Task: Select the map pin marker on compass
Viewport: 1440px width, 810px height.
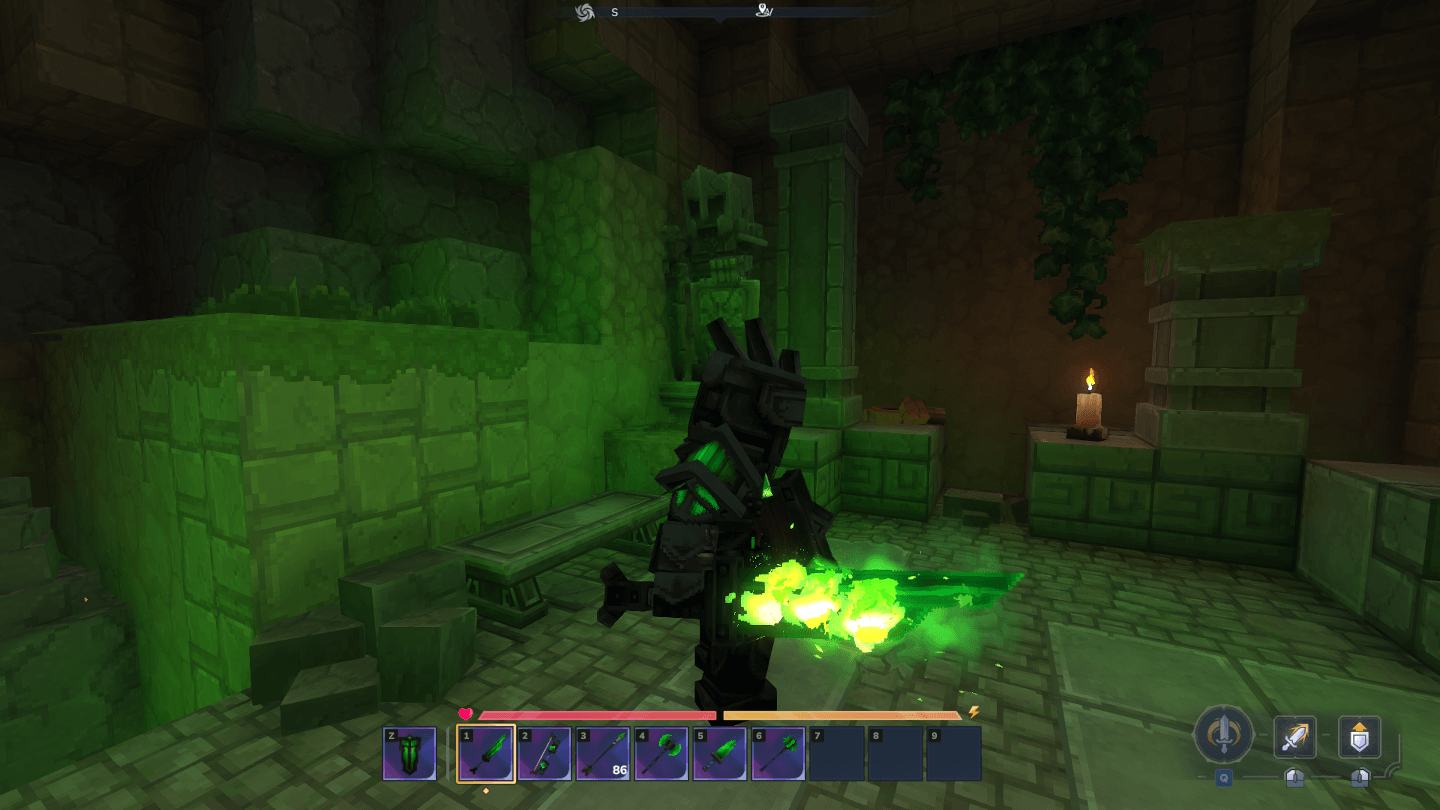Action: point(764,12)
